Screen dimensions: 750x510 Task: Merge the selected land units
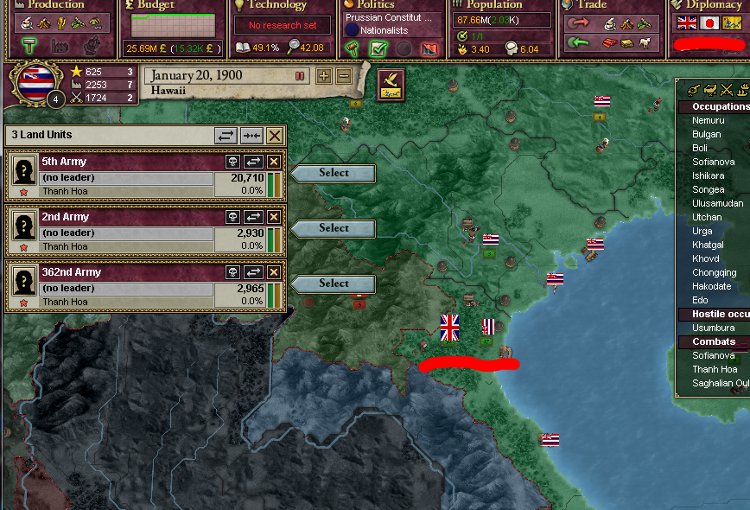(x=251, y=135)
